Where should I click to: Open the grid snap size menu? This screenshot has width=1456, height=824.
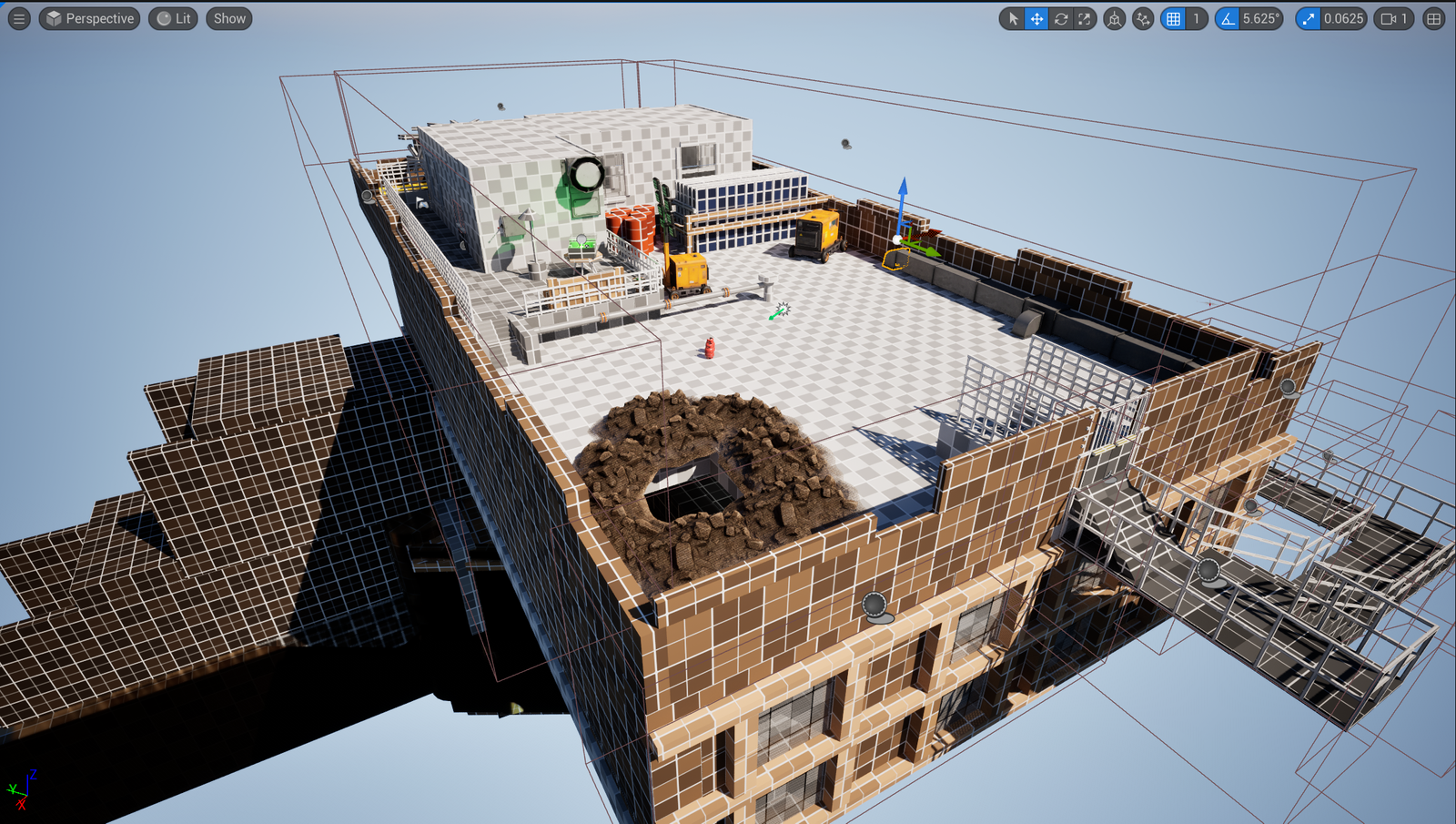point(1194,18)
